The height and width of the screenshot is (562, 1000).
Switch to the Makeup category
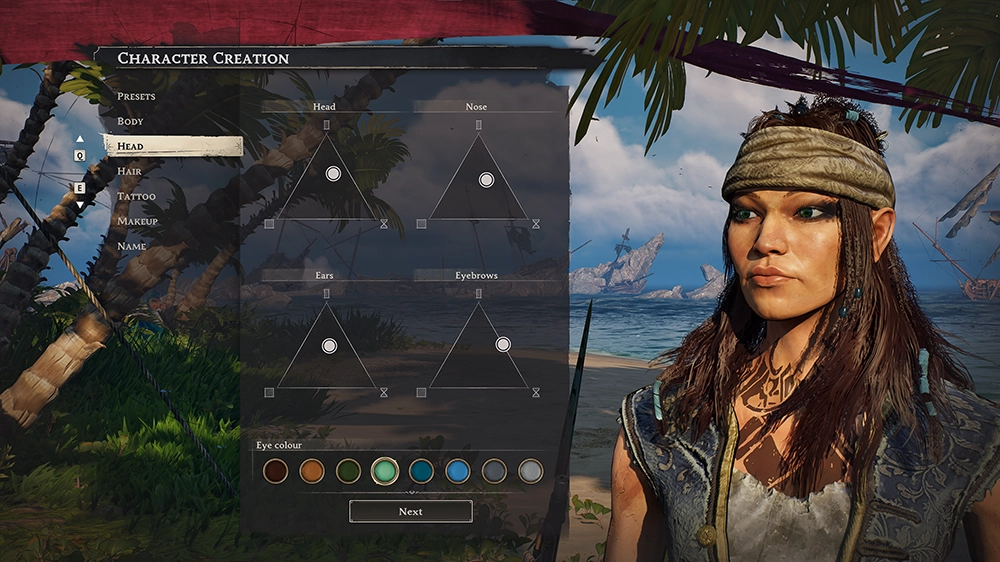(x=138, y=221)
